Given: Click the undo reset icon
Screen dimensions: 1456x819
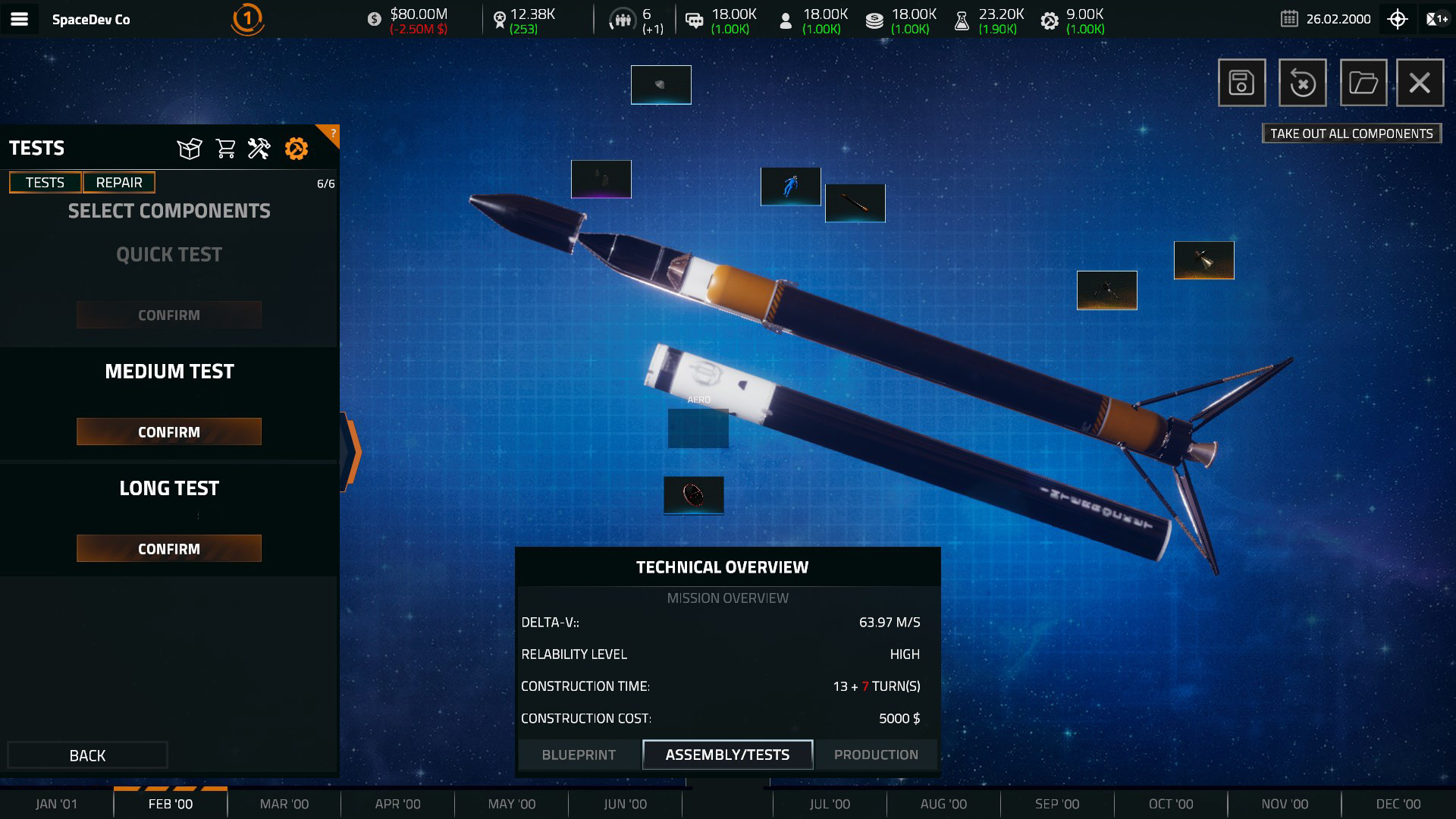Looking at the screenshot, I should [1301, 82].
